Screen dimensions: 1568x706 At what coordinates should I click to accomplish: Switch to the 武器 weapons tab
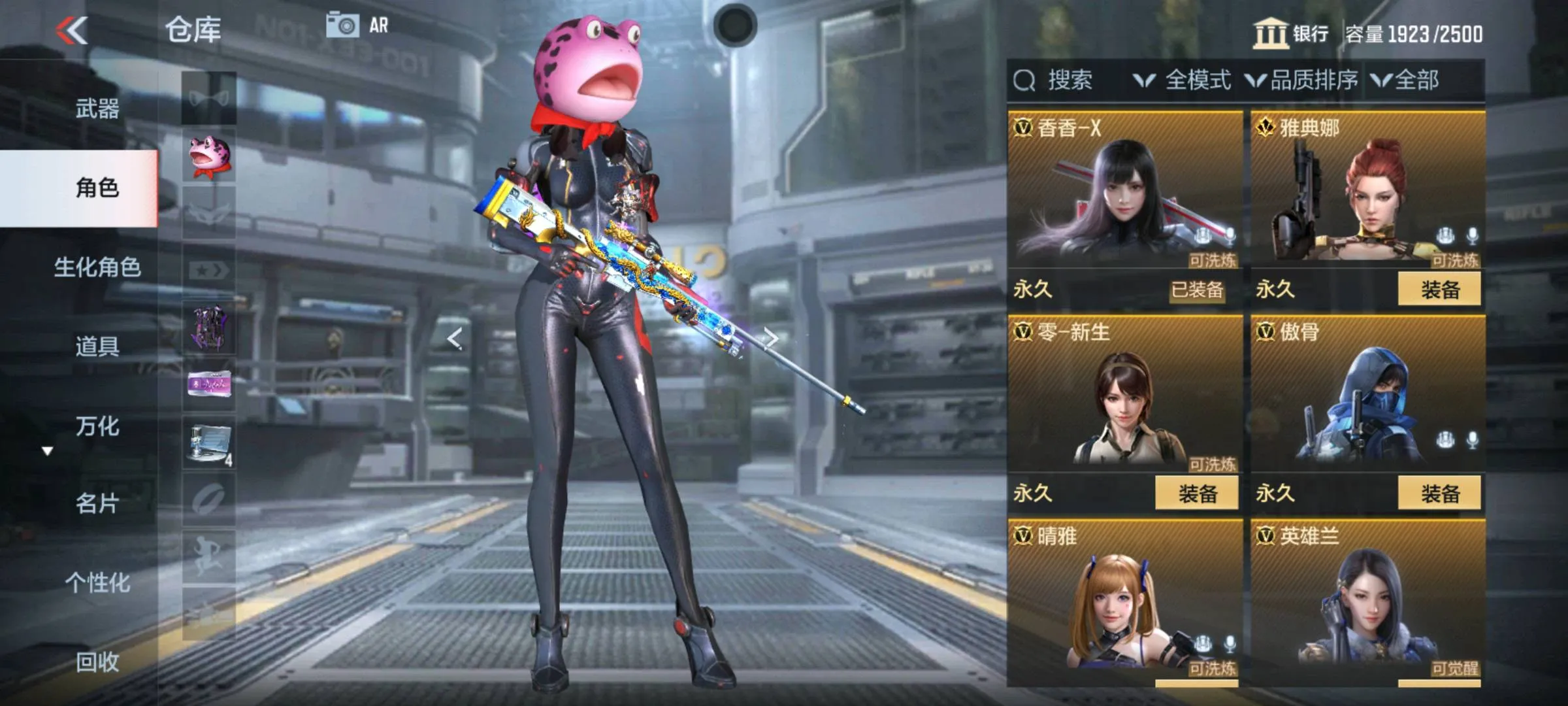[97, 109]
